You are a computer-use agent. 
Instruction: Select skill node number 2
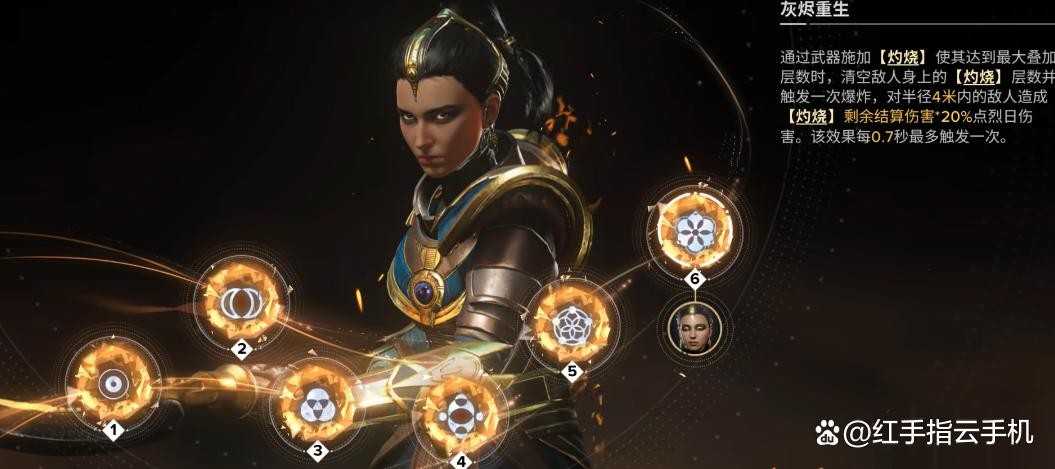point(241,302)
